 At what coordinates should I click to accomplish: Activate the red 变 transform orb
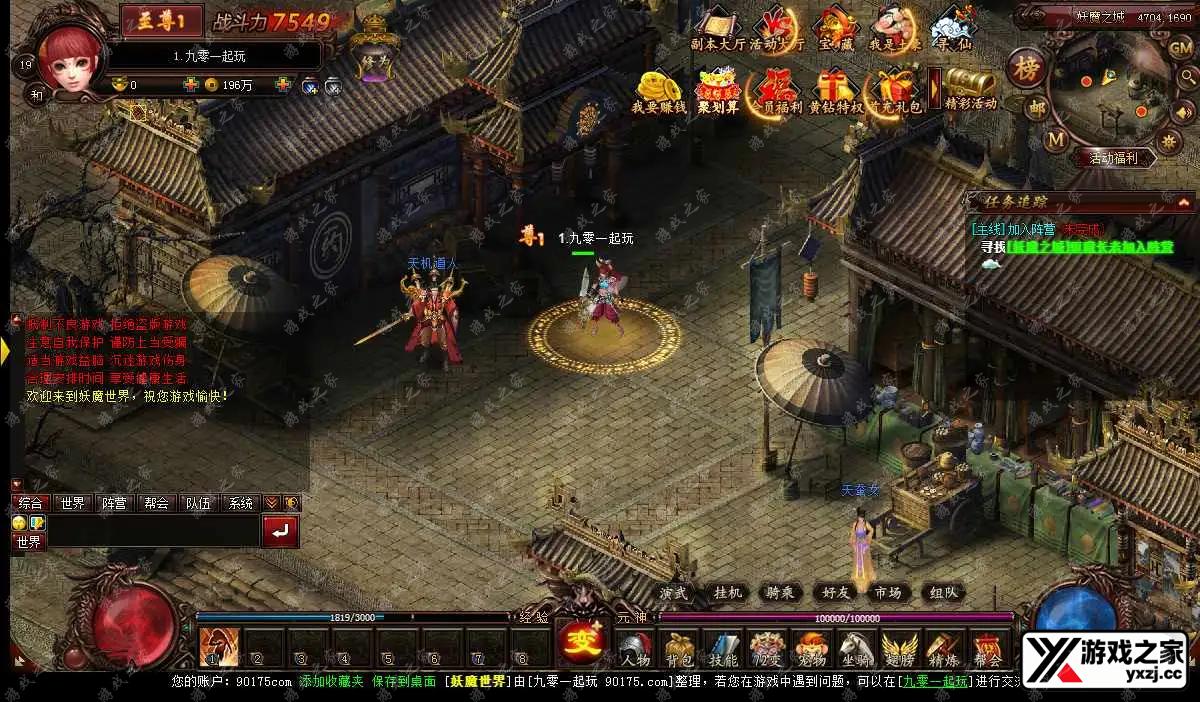click(578, 638)
